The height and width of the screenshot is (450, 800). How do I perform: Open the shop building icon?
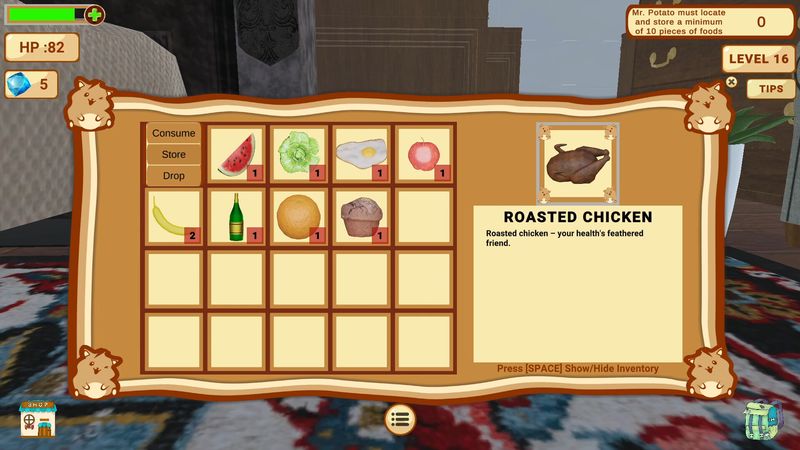click(38, 418)
